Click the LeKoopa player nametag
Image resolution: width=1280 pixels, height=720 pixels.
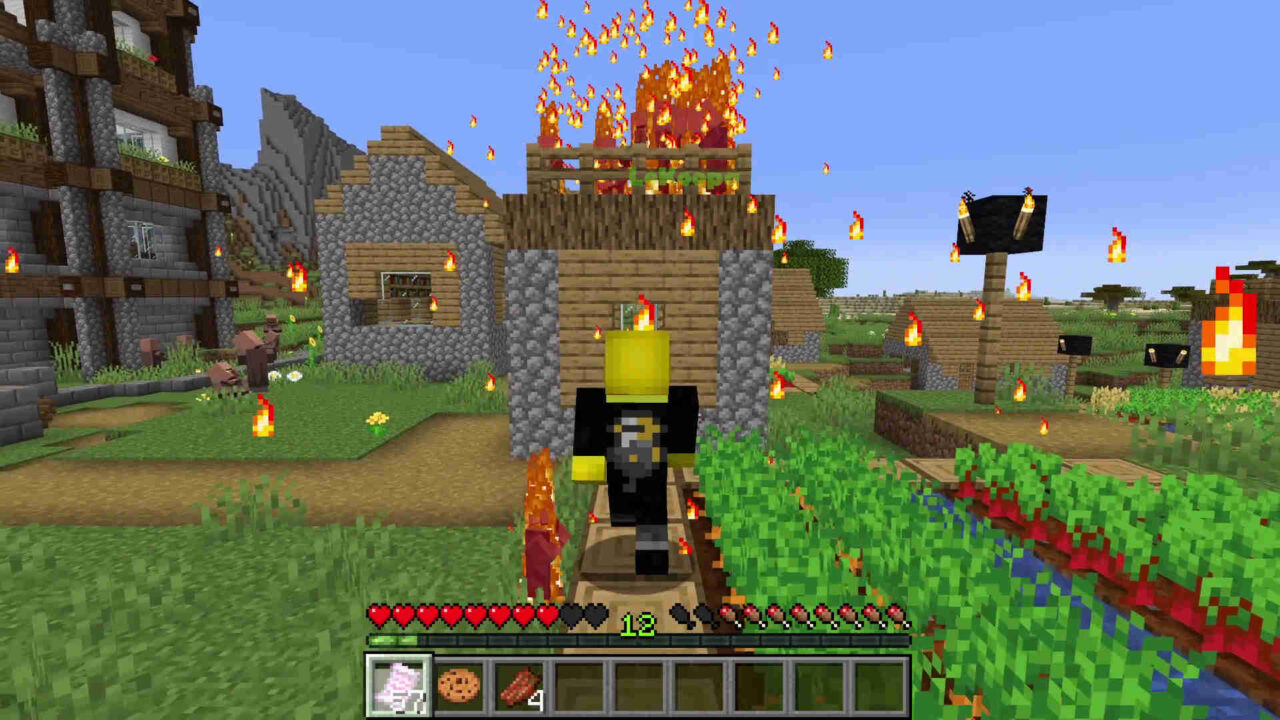tap(679, 177)
